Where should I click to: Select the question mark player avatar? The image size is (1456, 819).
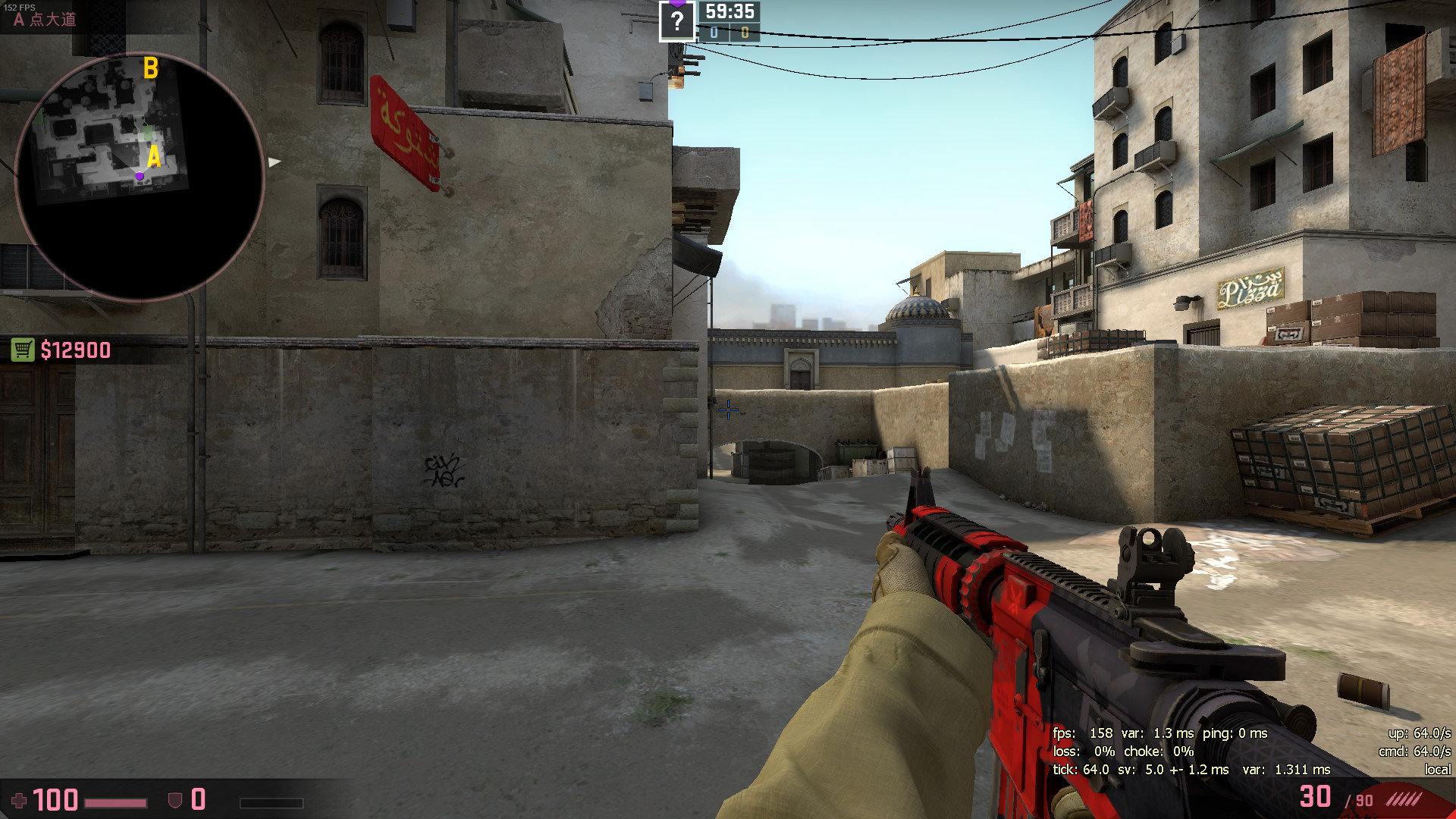676,21
